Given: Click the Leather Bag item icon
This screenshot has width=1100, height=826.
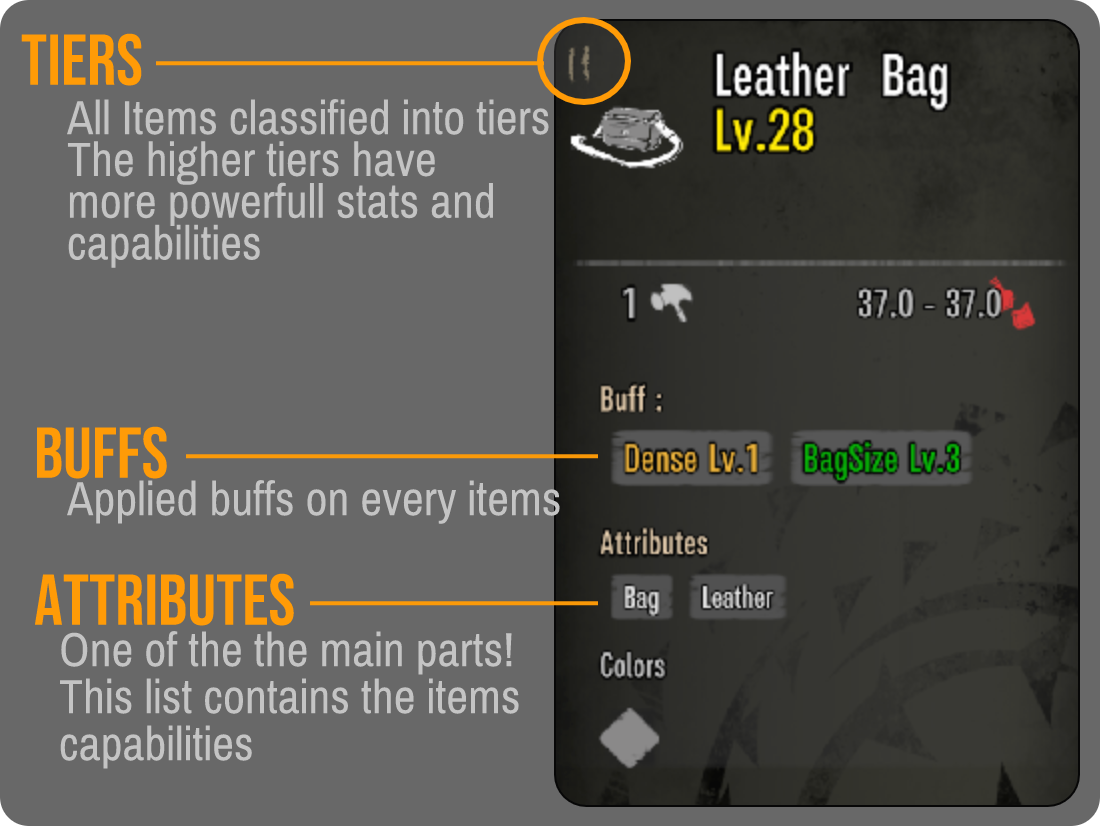Looking at the screenshot, I should (x=626, y=136).
